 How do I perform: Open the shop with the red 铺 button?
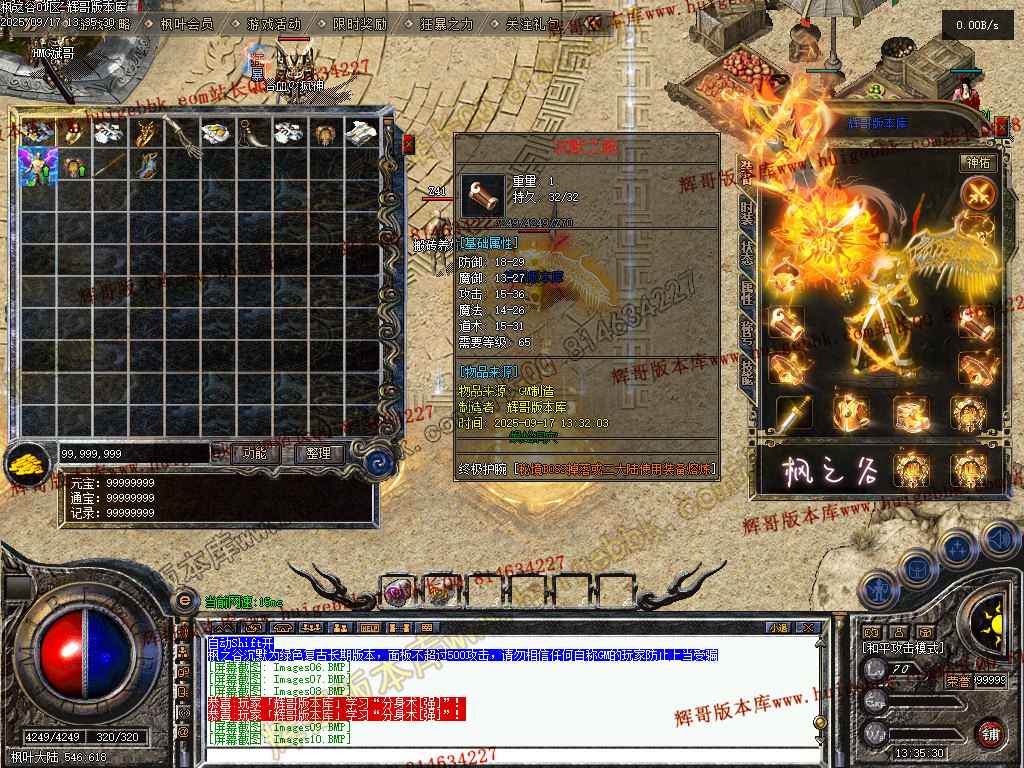pyautogui.click(x=991, y=733)
